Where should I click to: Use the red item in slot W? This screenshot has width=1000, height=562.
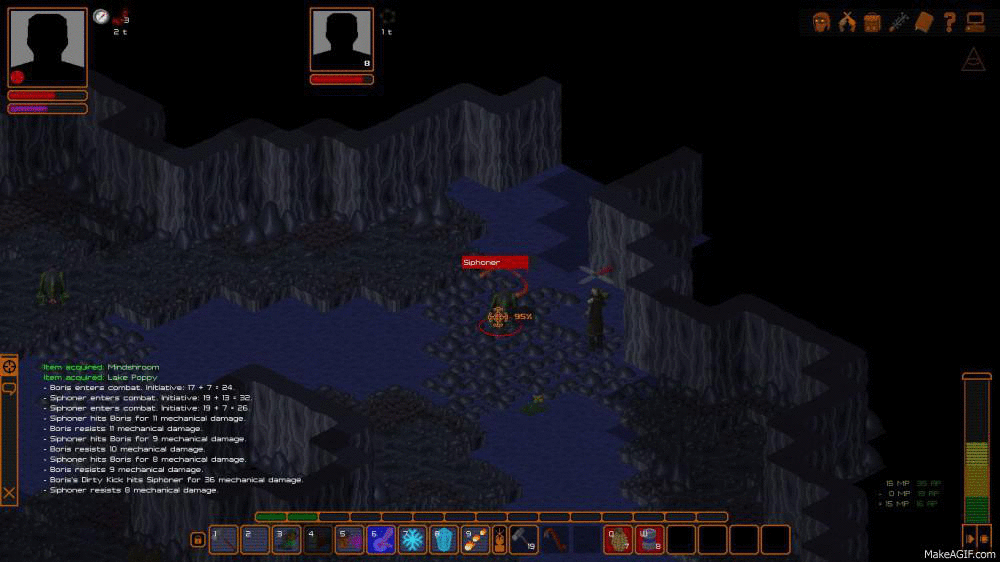649,540
